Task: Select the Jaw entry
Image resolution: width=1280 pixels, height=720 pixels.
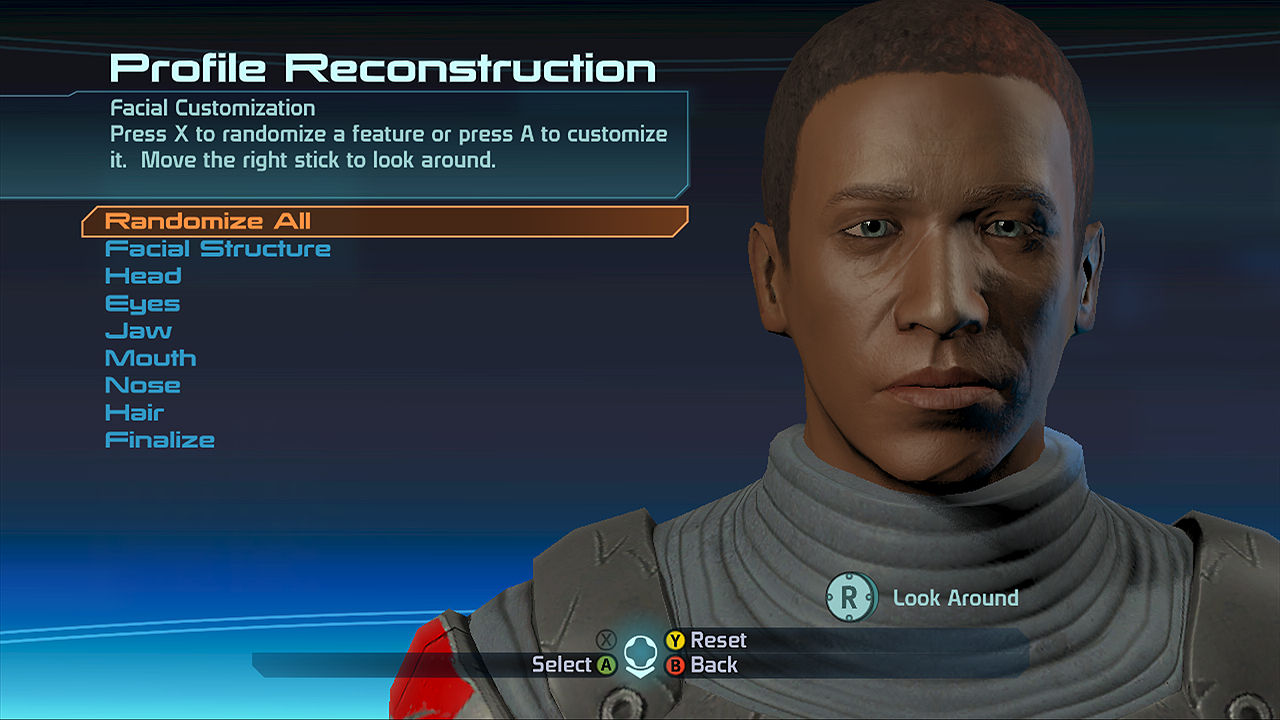Action: tap(138, 331)
